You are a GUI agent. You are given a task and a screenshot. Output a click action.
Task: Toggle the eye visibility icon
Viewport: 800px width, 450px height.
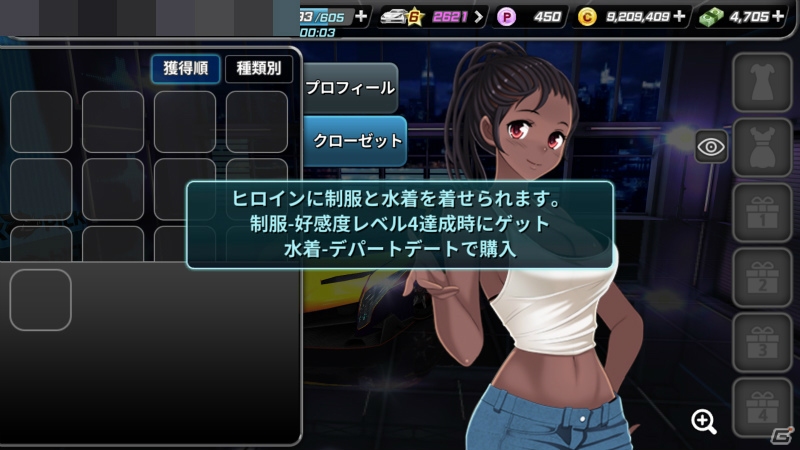point(711,147)
